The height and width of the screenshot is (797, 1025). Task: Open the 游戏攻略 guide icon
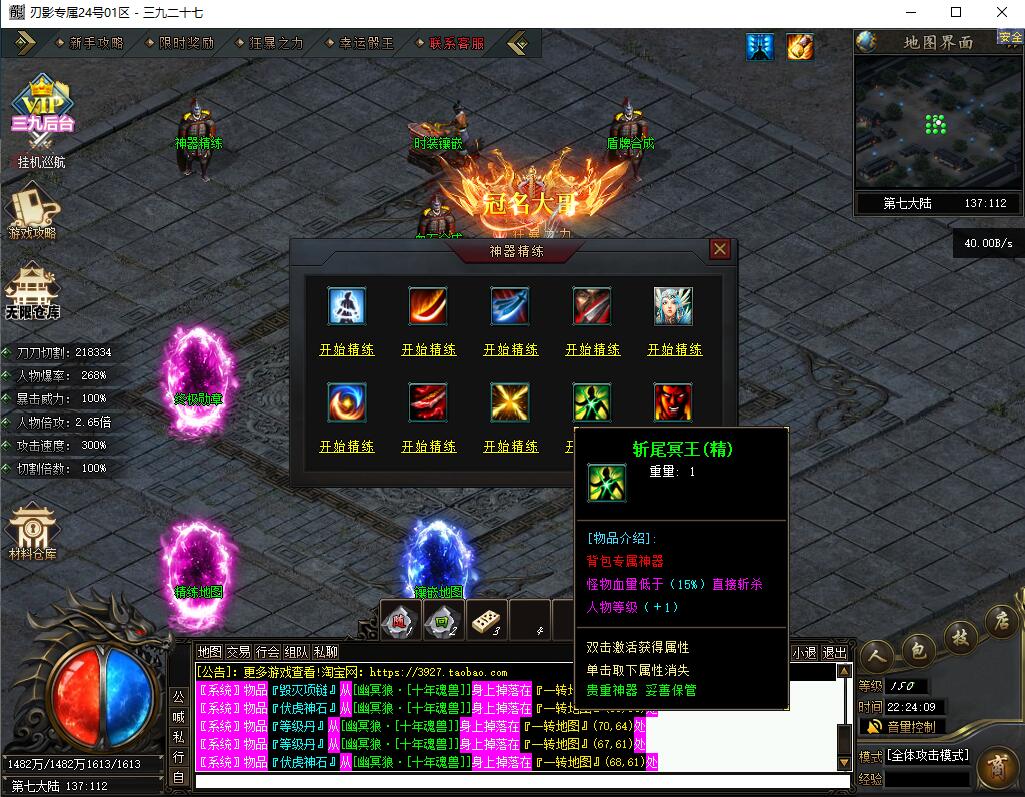tap(32, 213)
